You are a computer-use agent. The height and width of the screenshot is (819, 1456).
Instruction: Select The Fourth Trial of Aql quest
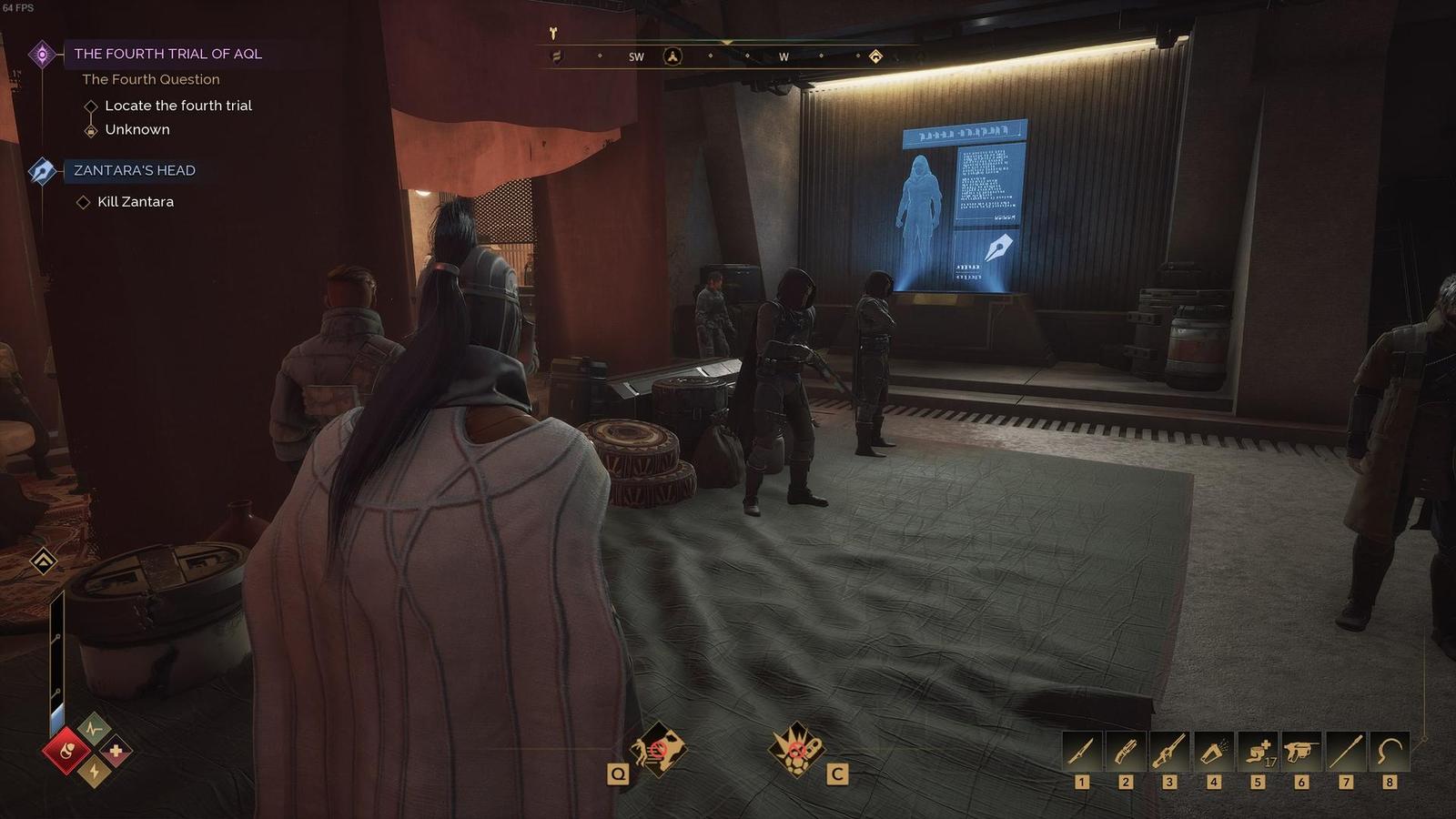[167, 54]
